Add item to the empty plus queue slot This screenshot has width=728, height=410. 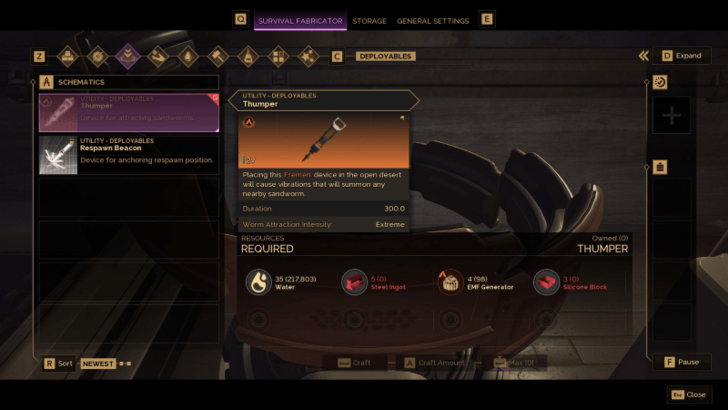671,116
